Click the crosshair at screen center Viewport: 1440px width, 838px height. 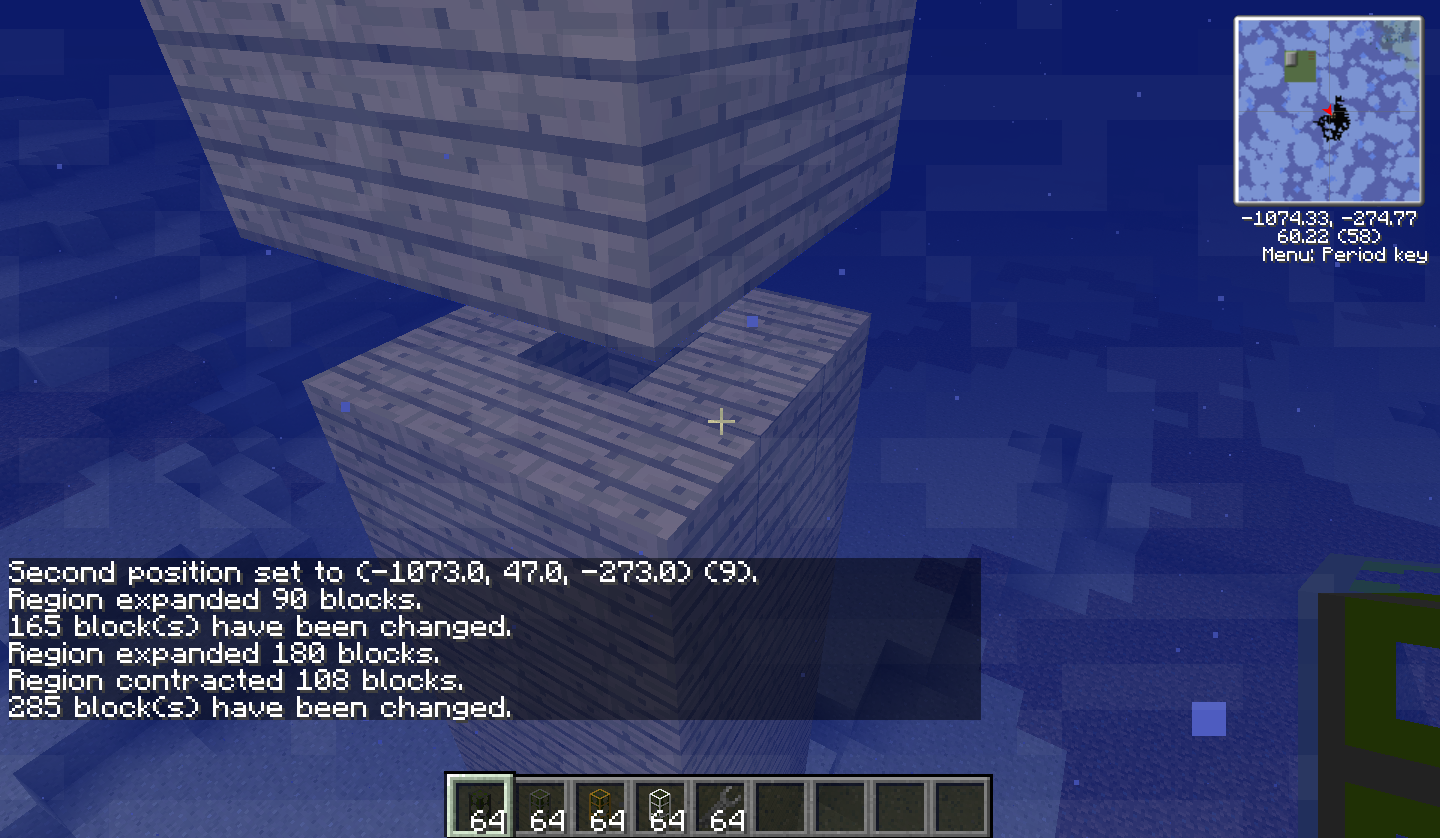719,422
